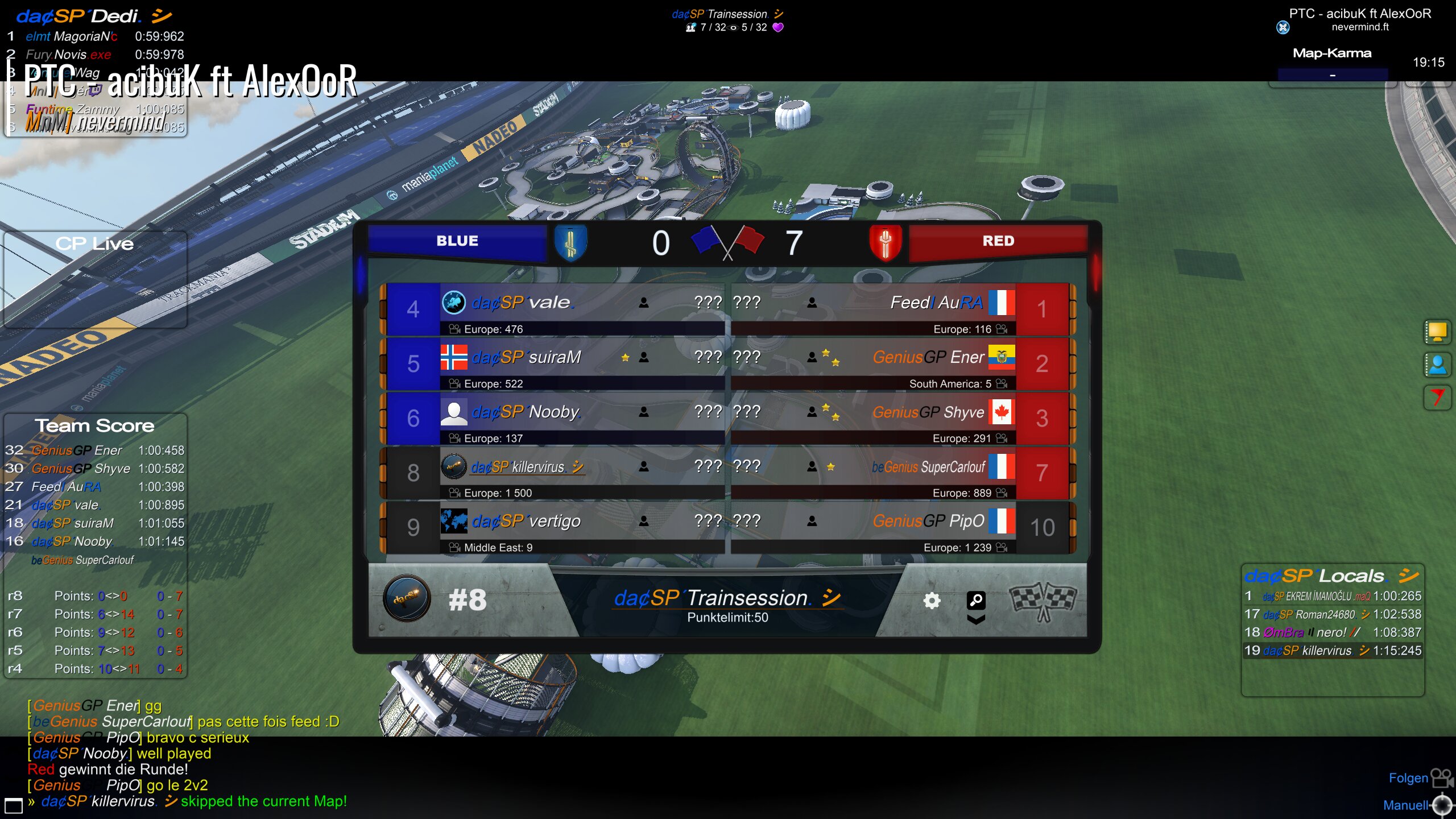
Task: Click the Map-Karma vote bar
Action: pyautogui.click(x=1332, y=75)
